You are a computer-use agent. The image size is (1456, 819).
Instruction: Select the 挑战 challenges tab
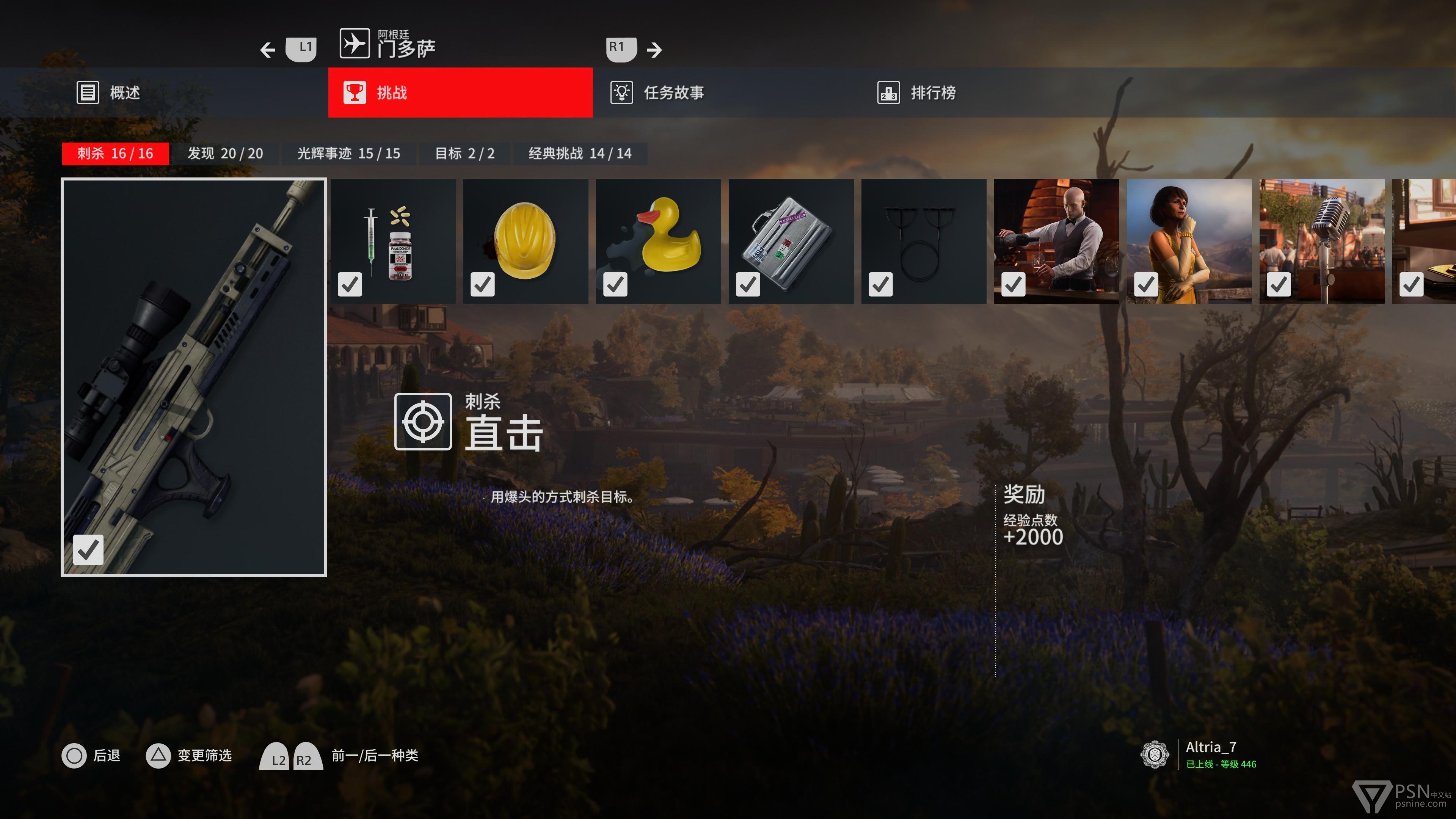point(460,93)
